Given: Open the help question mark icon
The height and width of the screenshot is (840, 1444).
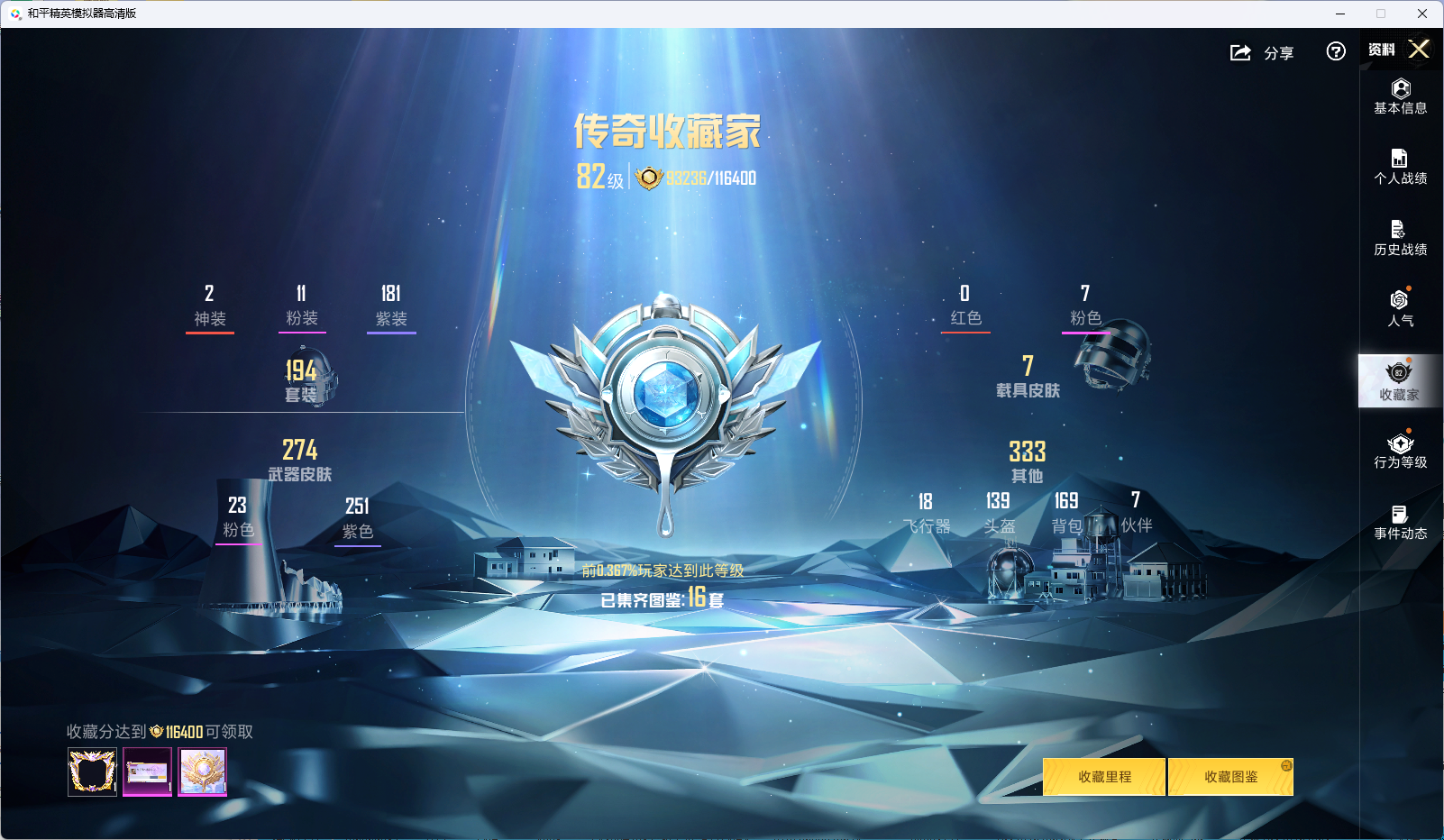Looking at the screenshot, I should click(1335, 52).
